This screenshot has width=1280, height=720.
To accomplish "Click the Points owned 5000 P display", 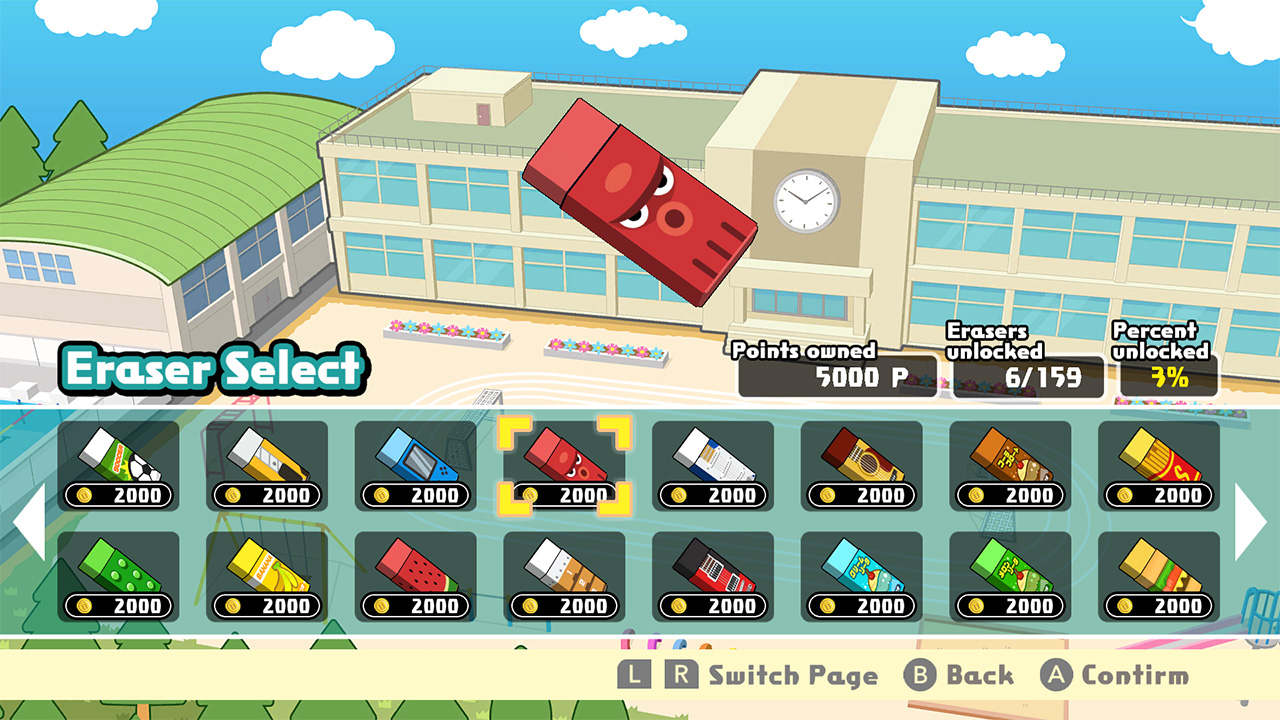I will point(836,377).
